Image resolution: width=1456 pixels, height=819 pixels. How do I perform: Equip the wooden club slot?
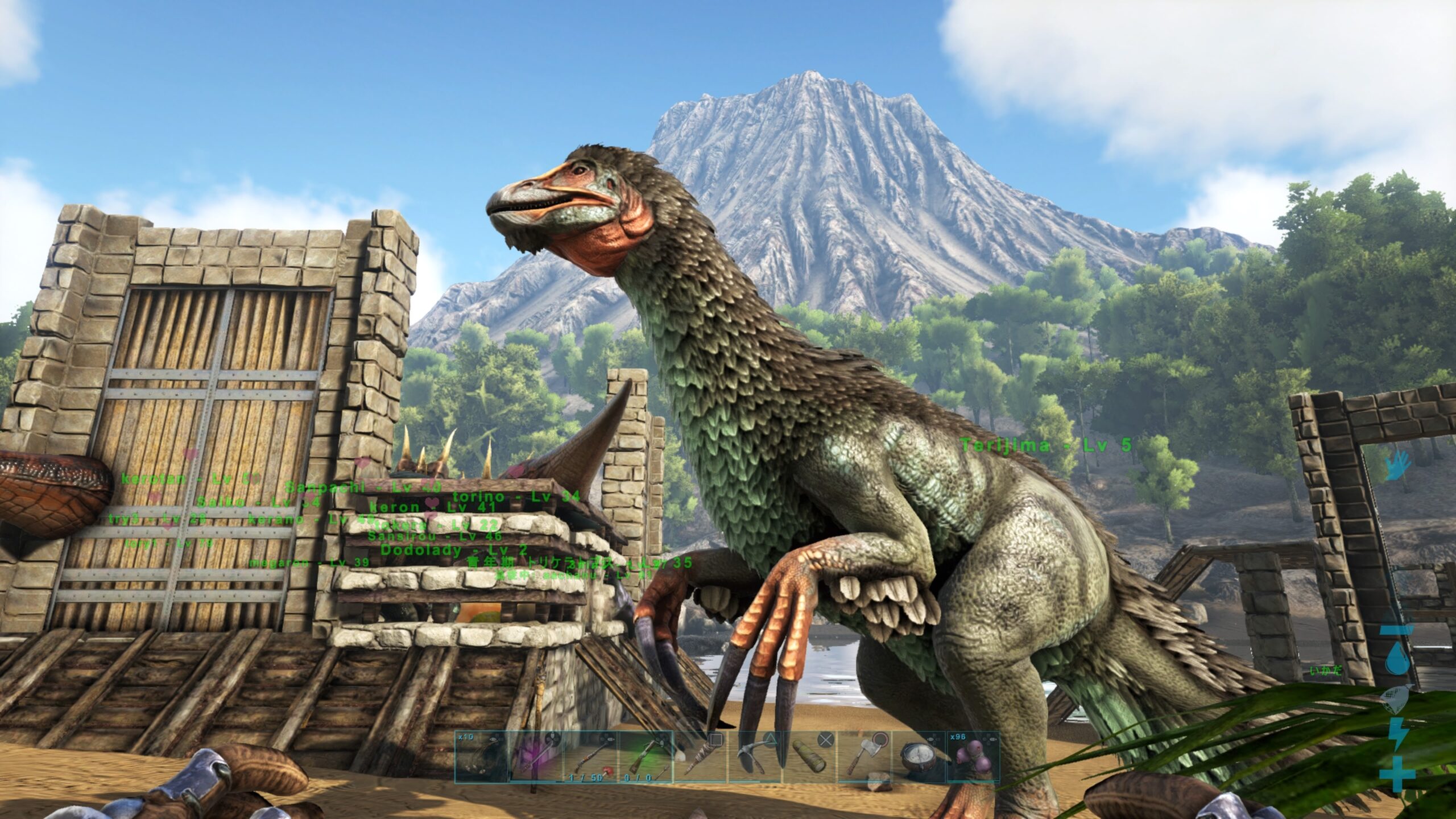[x=700, y=756]
